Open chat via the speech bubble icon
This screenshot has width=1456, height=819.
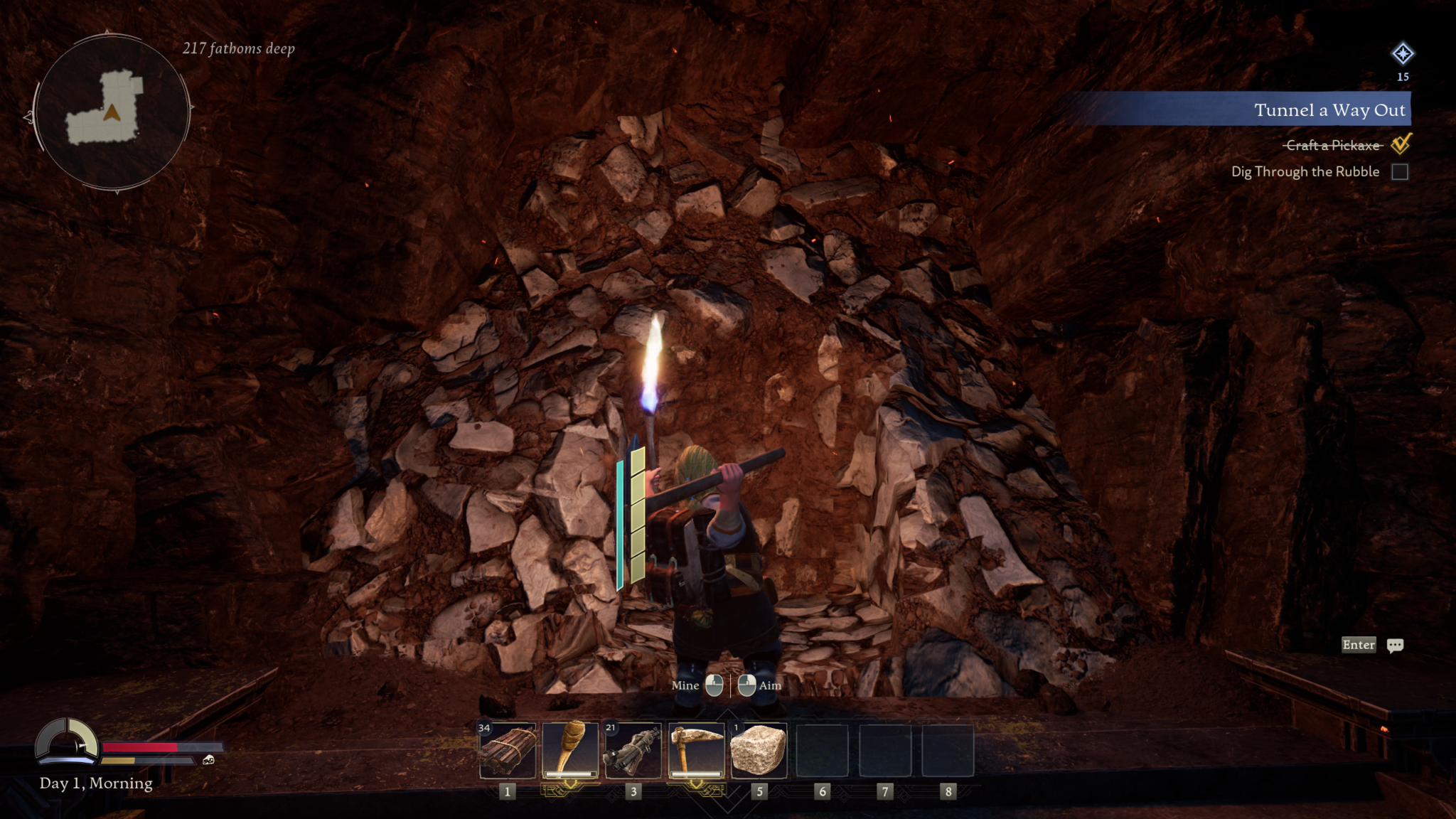1395,646
